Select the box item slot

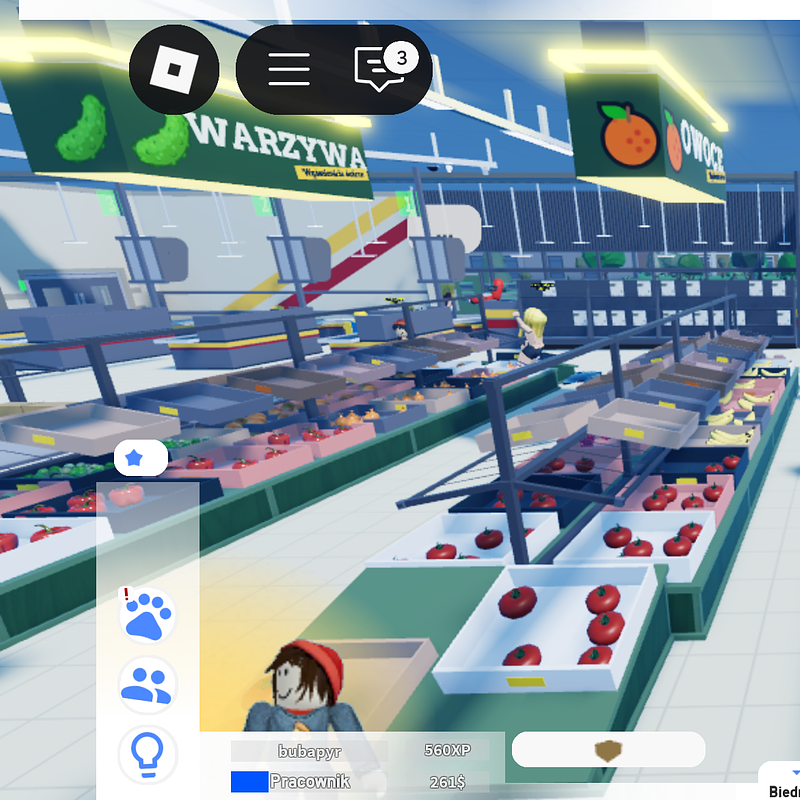click(608, 750)
